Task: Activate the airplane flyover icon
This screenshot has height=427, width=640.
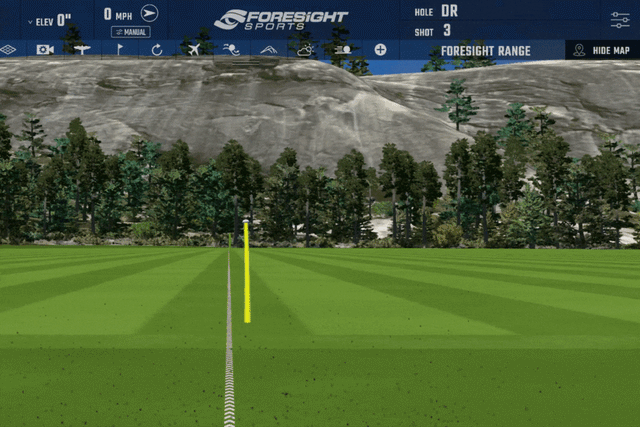Action: click(194, 49)
